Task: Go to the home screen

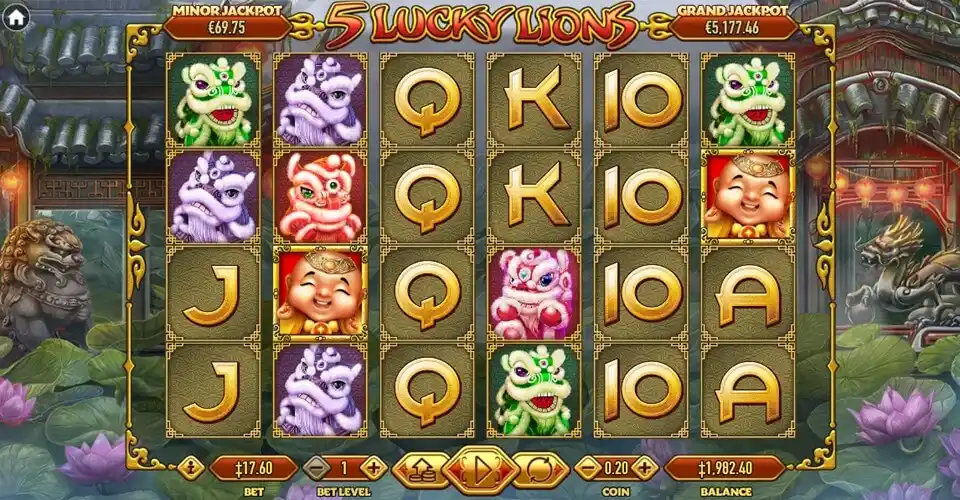Action: click(16, 16)
